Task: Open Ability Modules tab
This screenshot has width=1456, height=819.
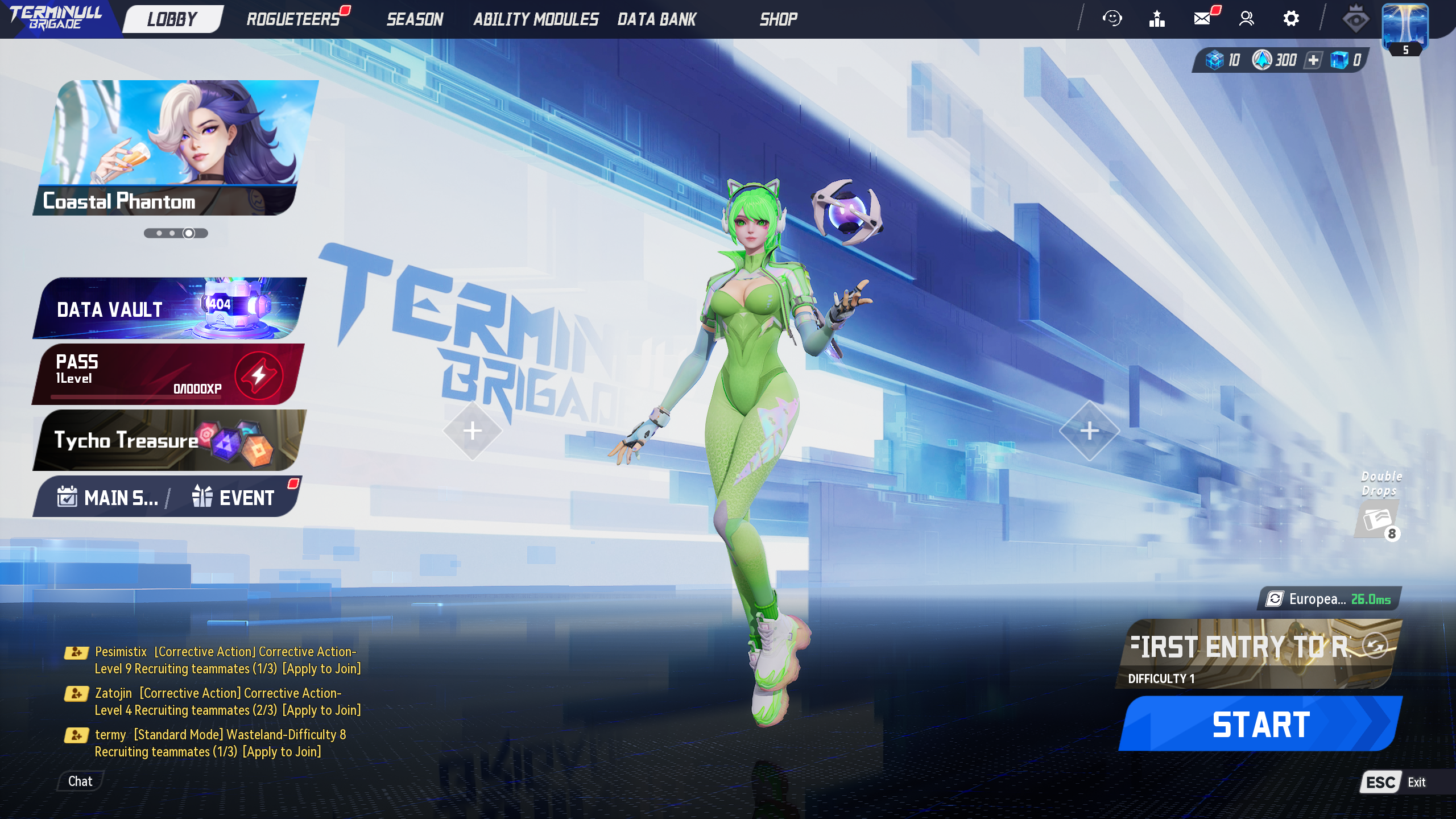Action: point(536,19)
